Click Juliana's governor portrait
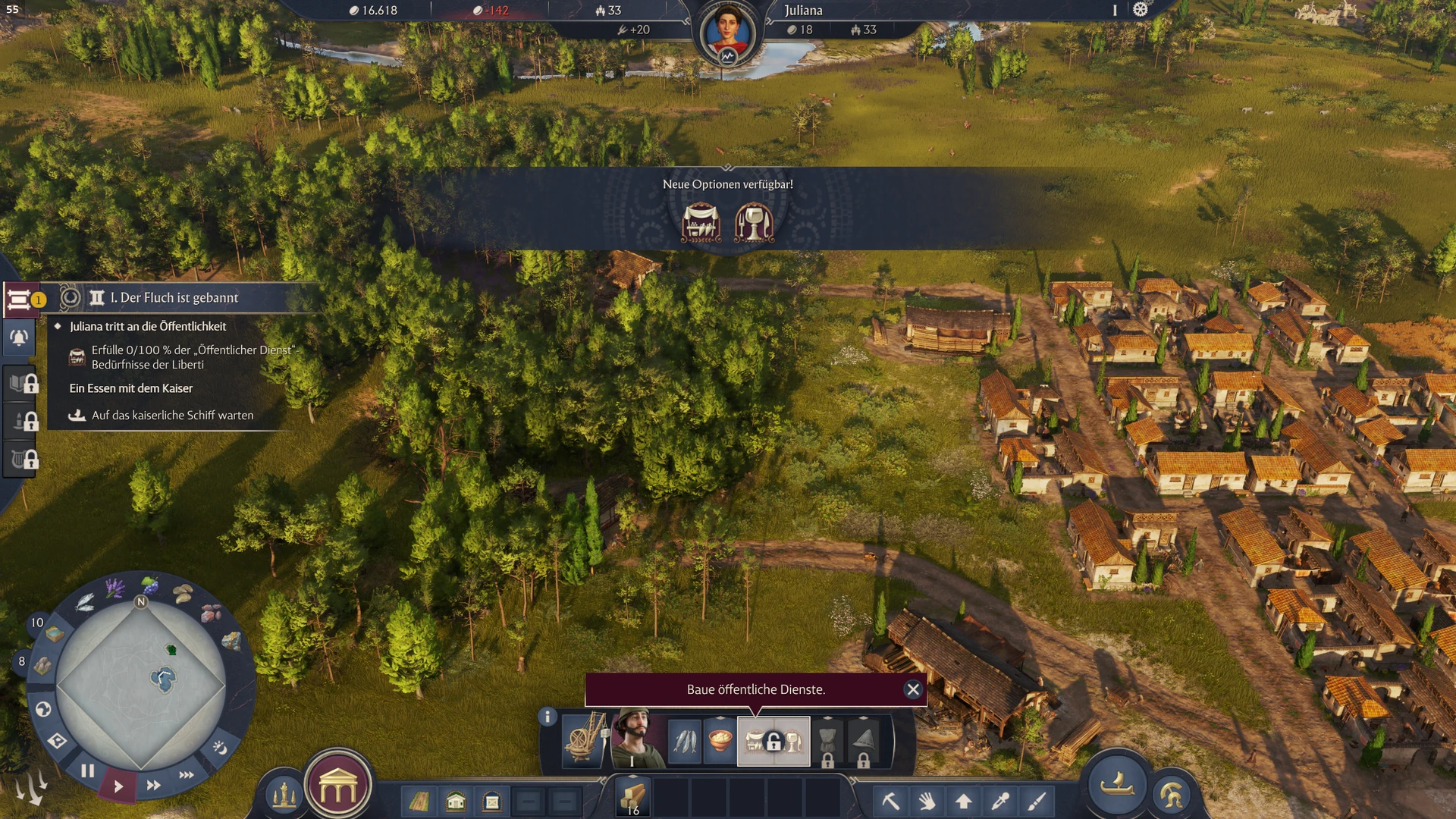This screenshot has width=1456, height=819. pyautogui.click(x=727, y=34)
